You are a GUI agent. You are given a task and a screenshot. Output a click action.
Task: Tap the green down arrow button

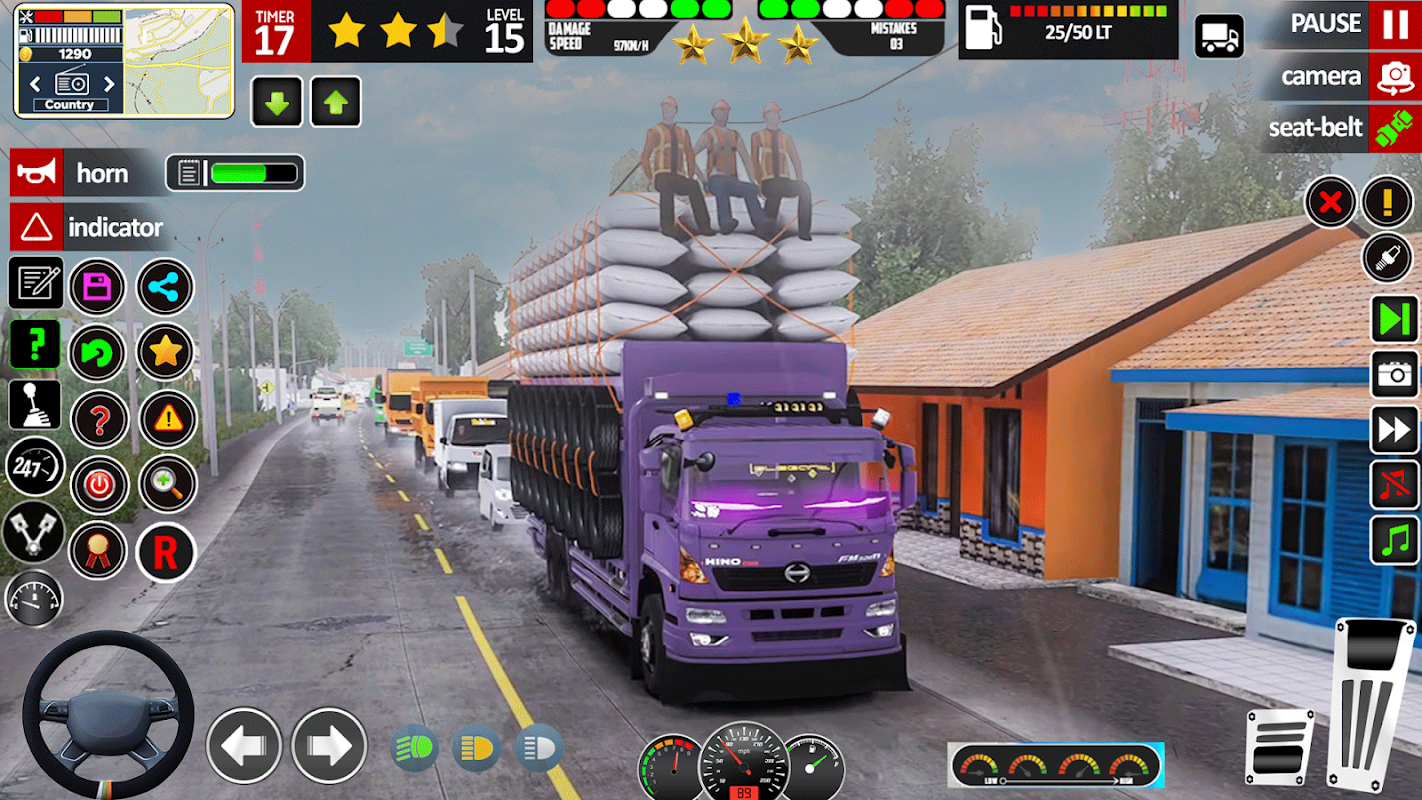pyautogui.click(x=276, y=102)
